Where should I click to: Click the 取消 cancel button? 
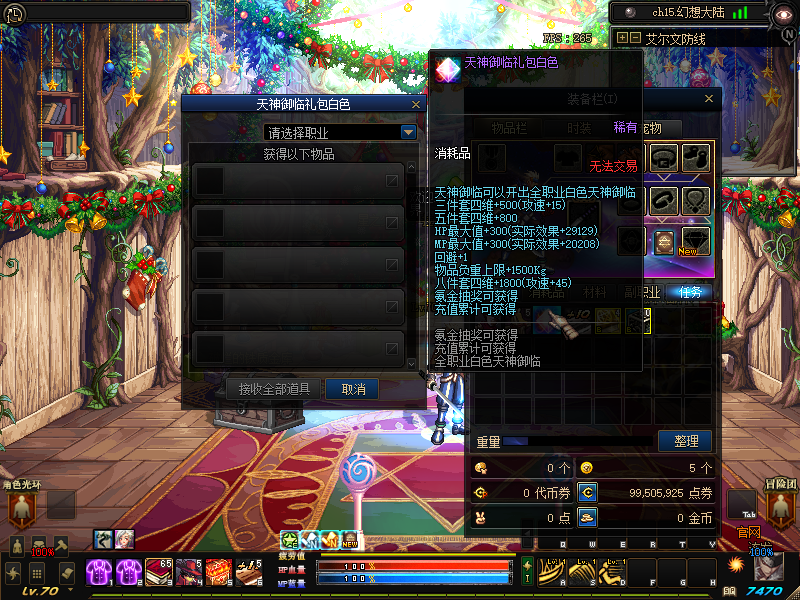tap(353, 389)
